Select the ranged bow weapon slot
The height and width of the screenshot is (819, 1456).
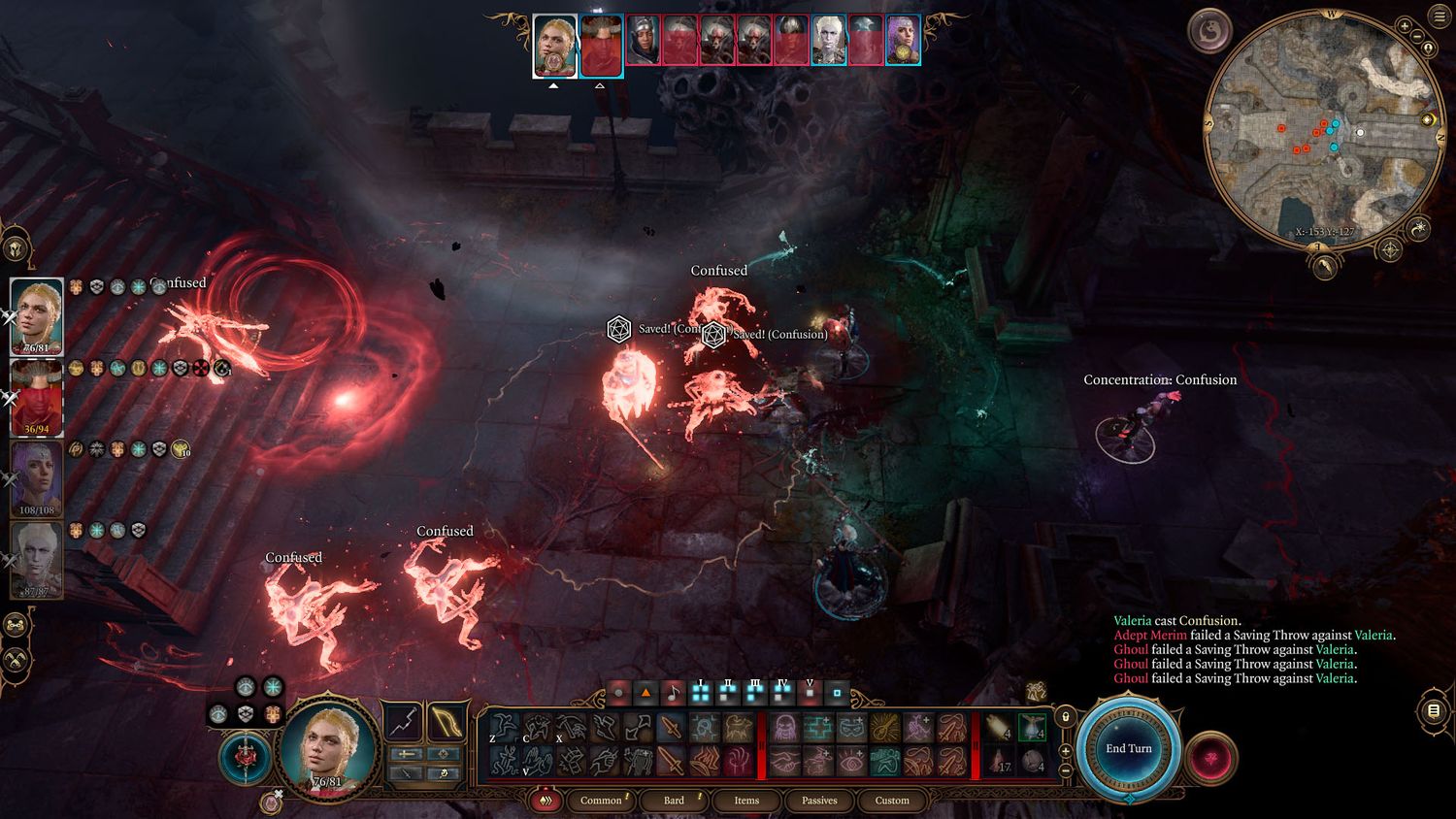(446, 722)
